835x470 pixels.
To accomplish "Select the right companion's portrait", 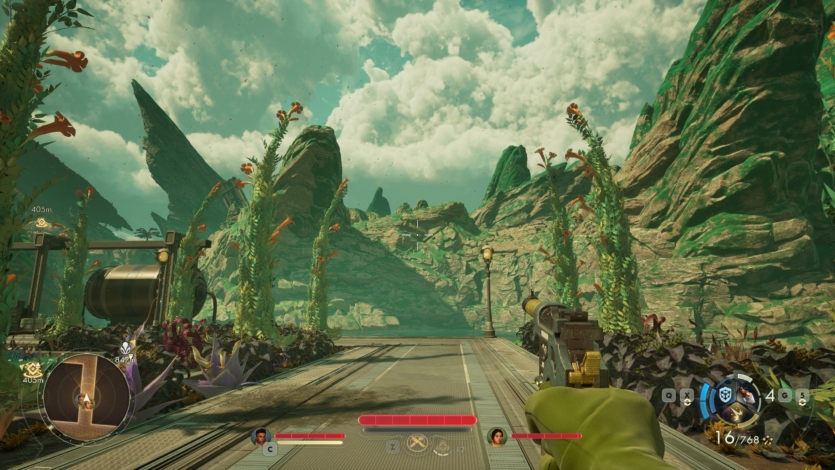I will [x=496, y=436].
